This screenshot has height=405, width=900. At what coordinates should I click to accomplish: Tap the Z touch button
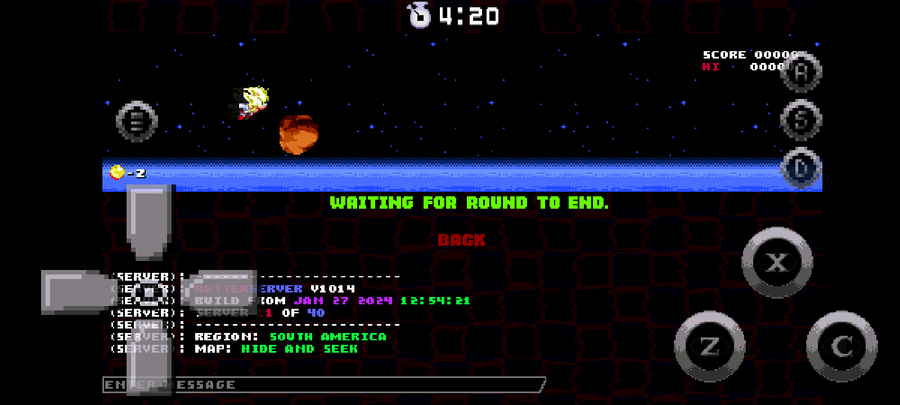[709, 346]
